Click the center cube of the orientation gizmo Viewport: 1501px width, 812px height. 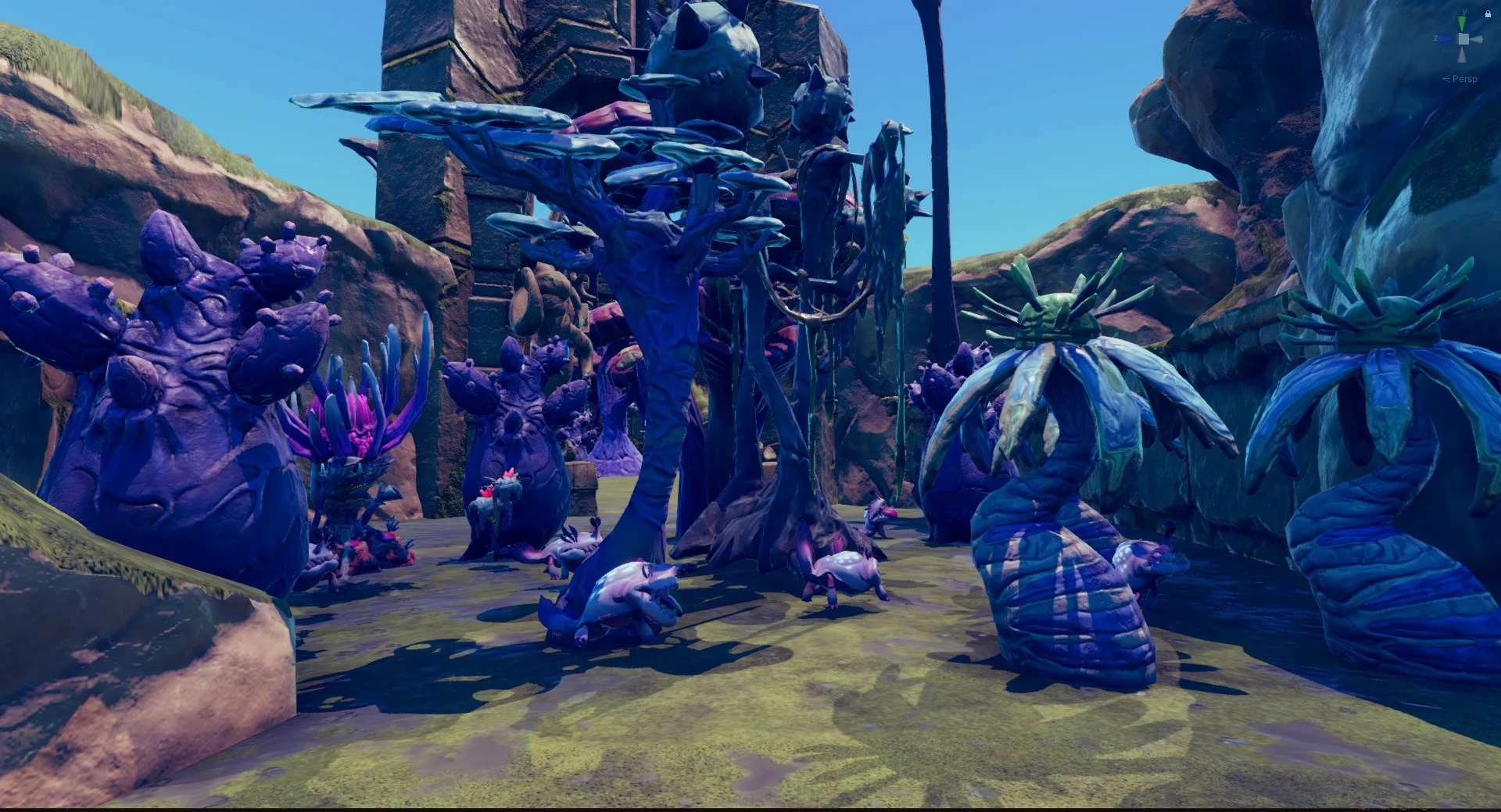tap(1463, 38)
